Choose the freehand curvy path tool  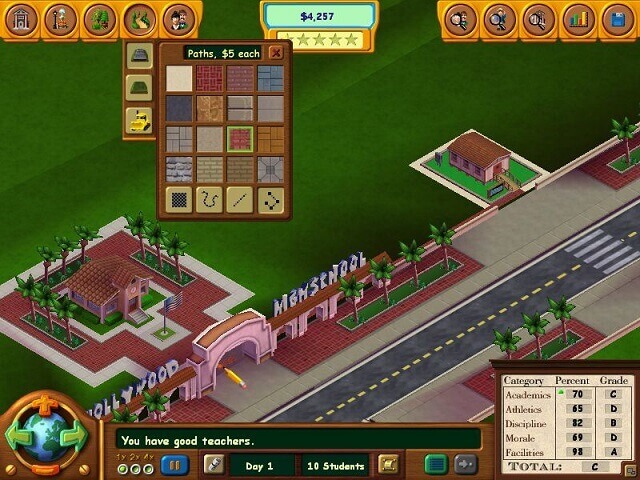tap(209, 199)
